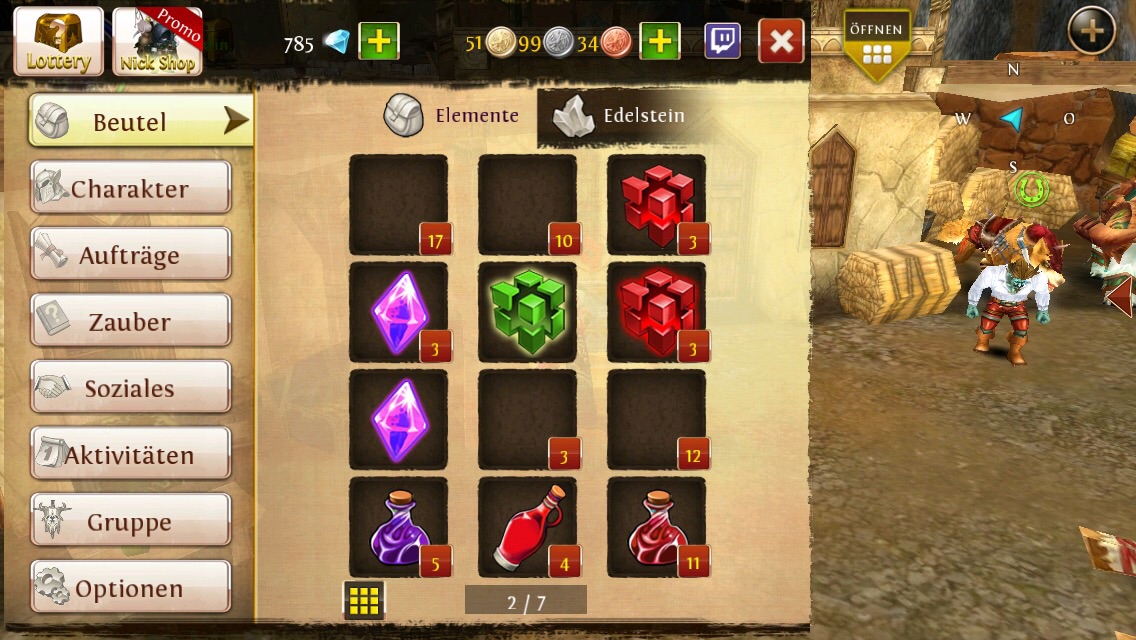Select the Beutel menu entry
Screen dimensions: 1136x640
[x=140, y=121]
